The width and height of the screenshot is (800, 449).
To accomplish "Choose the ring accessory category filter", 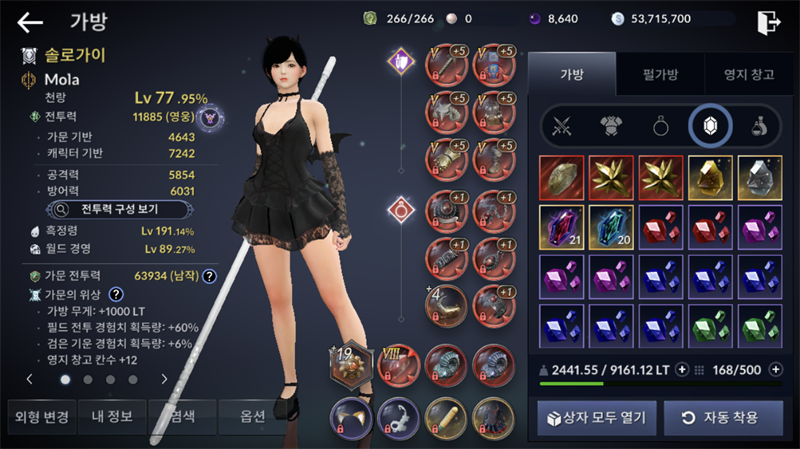I will click(659, 126).
